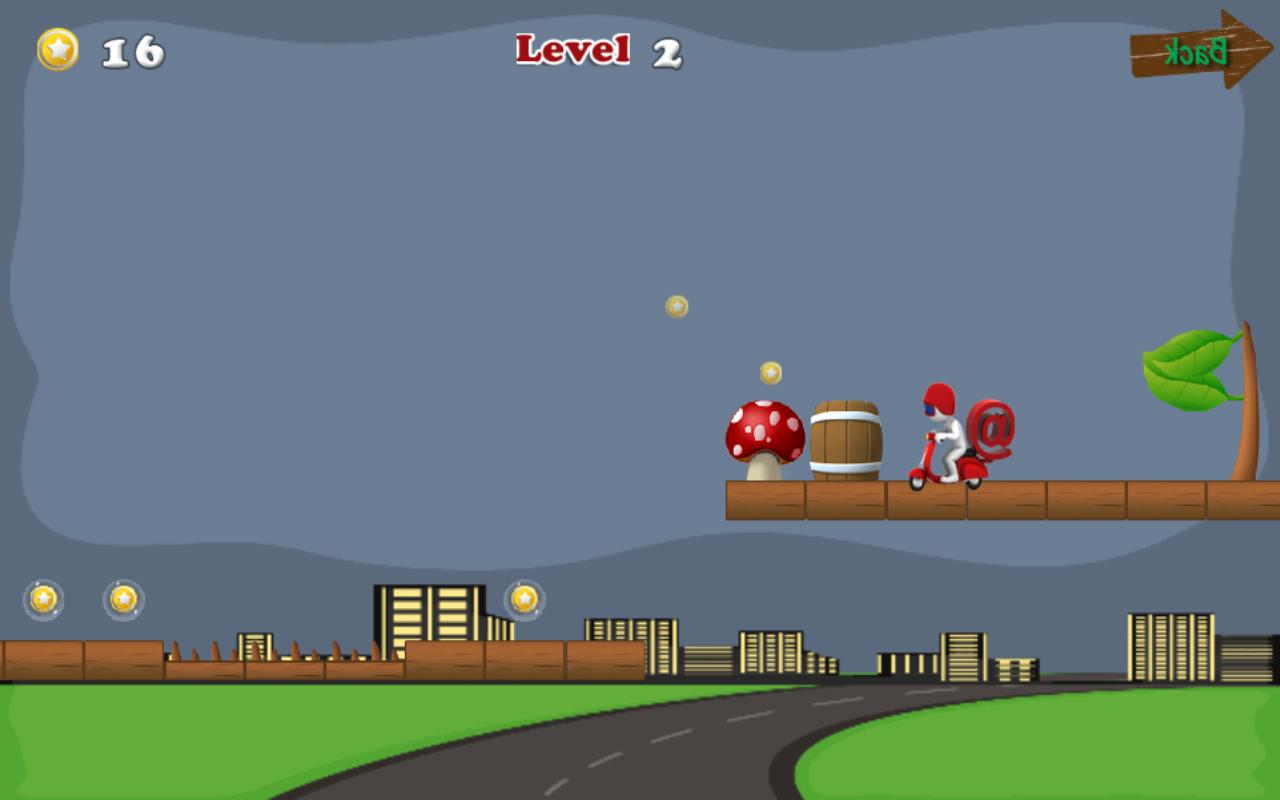1280x800 pixels.
Task: Select the green leaves of the tree
Action: click(1190, 365)
